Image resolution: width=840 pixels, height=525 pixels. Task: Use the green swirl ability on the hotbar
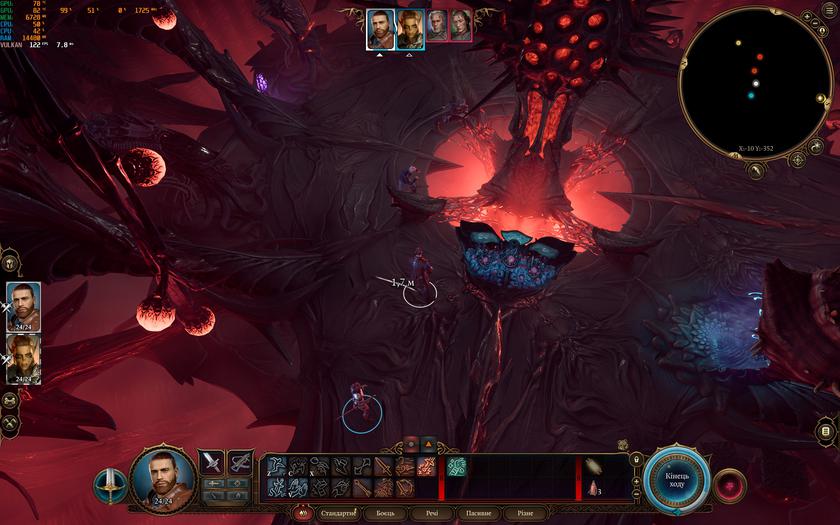point(456,466)
